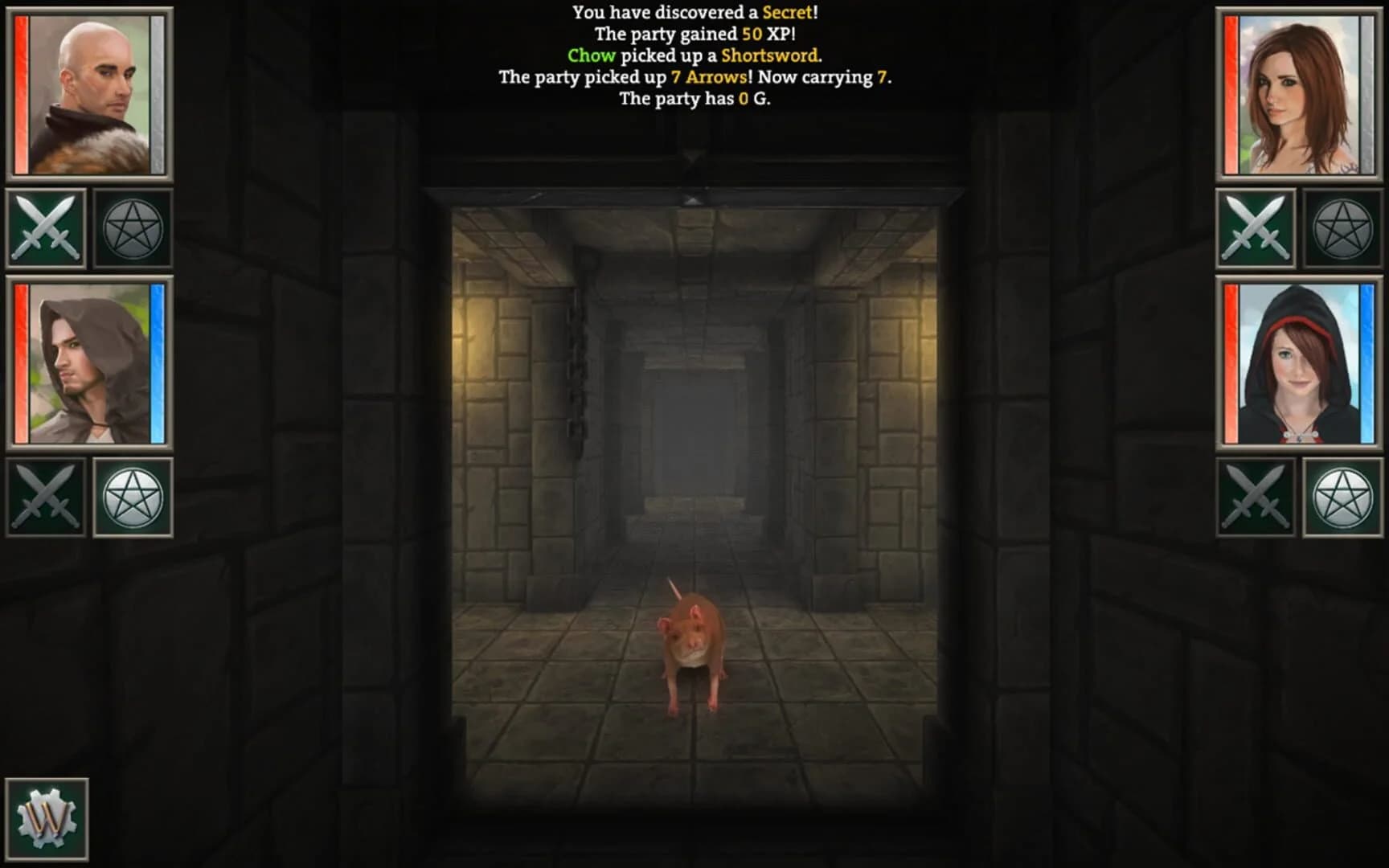Select the Secret discovery message line

tap(694, 13)
